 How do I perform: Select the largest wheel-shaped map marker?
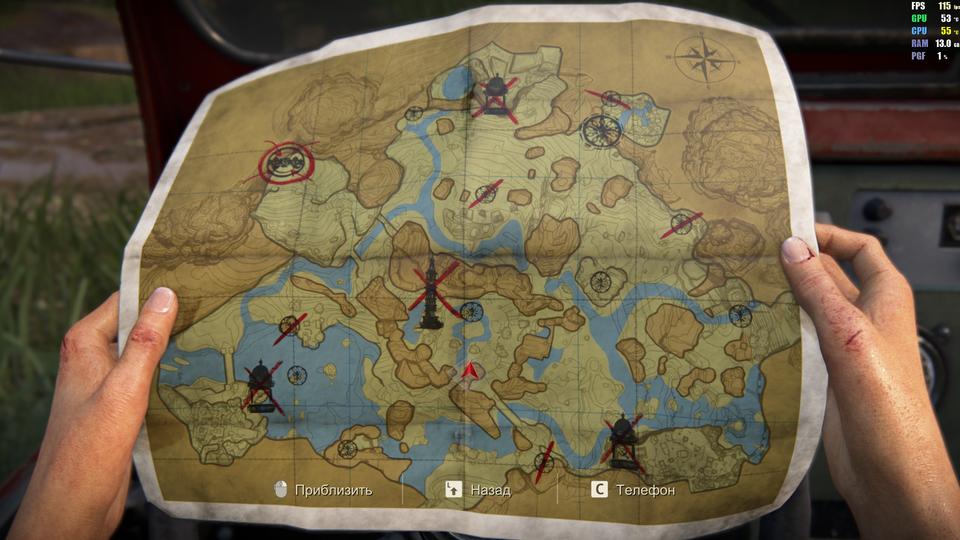point(600,131)
